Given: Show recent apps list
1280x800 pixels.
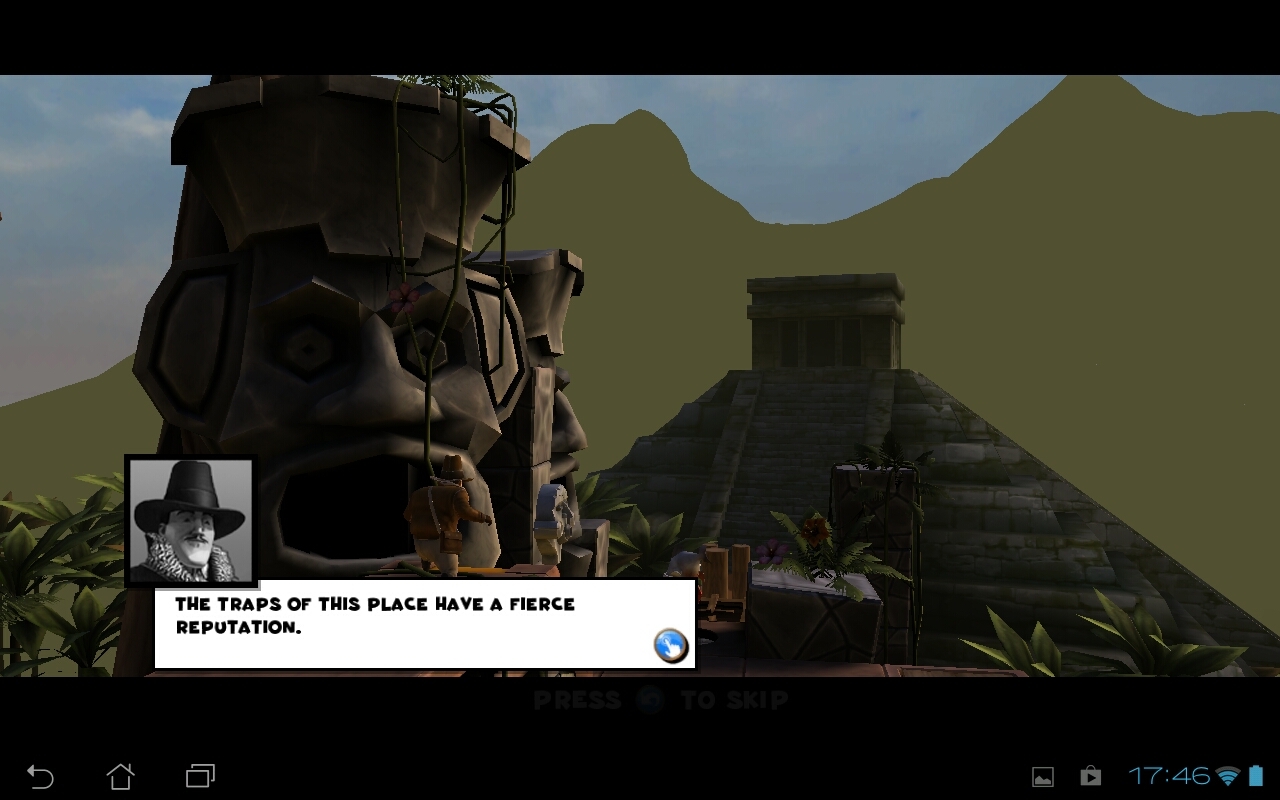Looking at the screenshot, I should click(200, 776).
